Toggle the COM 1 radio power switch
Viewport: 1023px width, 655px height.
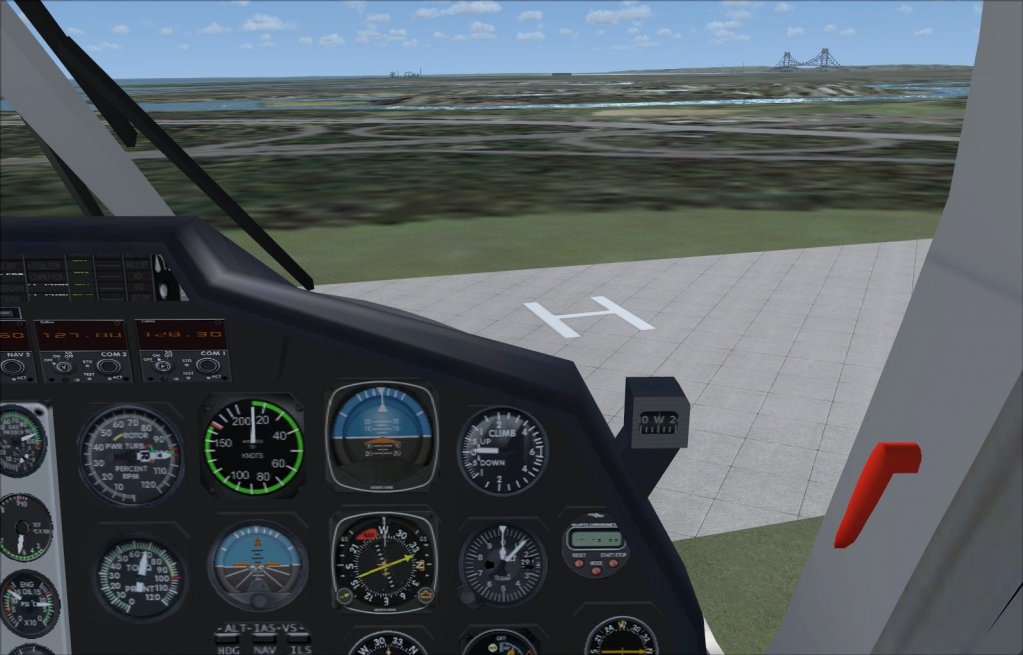coord(160,366)
